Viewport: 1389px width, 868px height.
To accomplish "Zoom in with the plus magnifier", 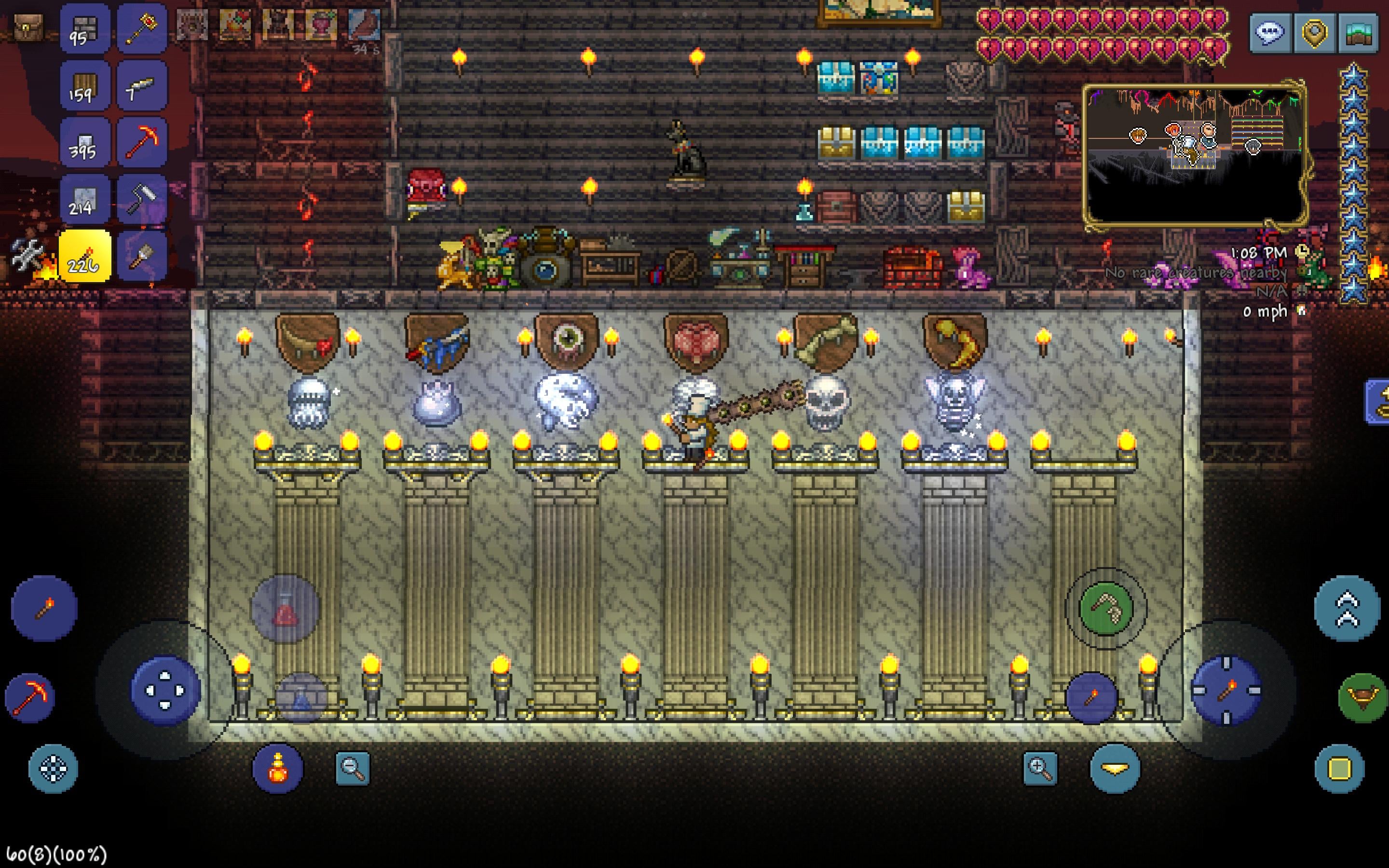I will (x=1040, y=768).
